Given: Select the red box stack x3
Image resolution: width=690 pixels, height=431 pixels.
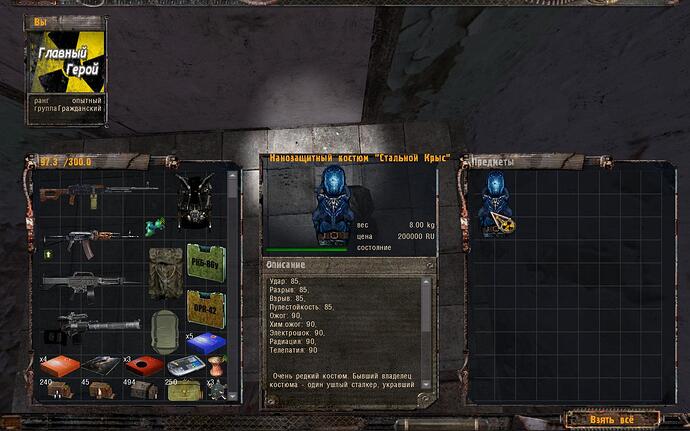Looking at the screenshot, I should pyautogui.click(x=143, y=366).
